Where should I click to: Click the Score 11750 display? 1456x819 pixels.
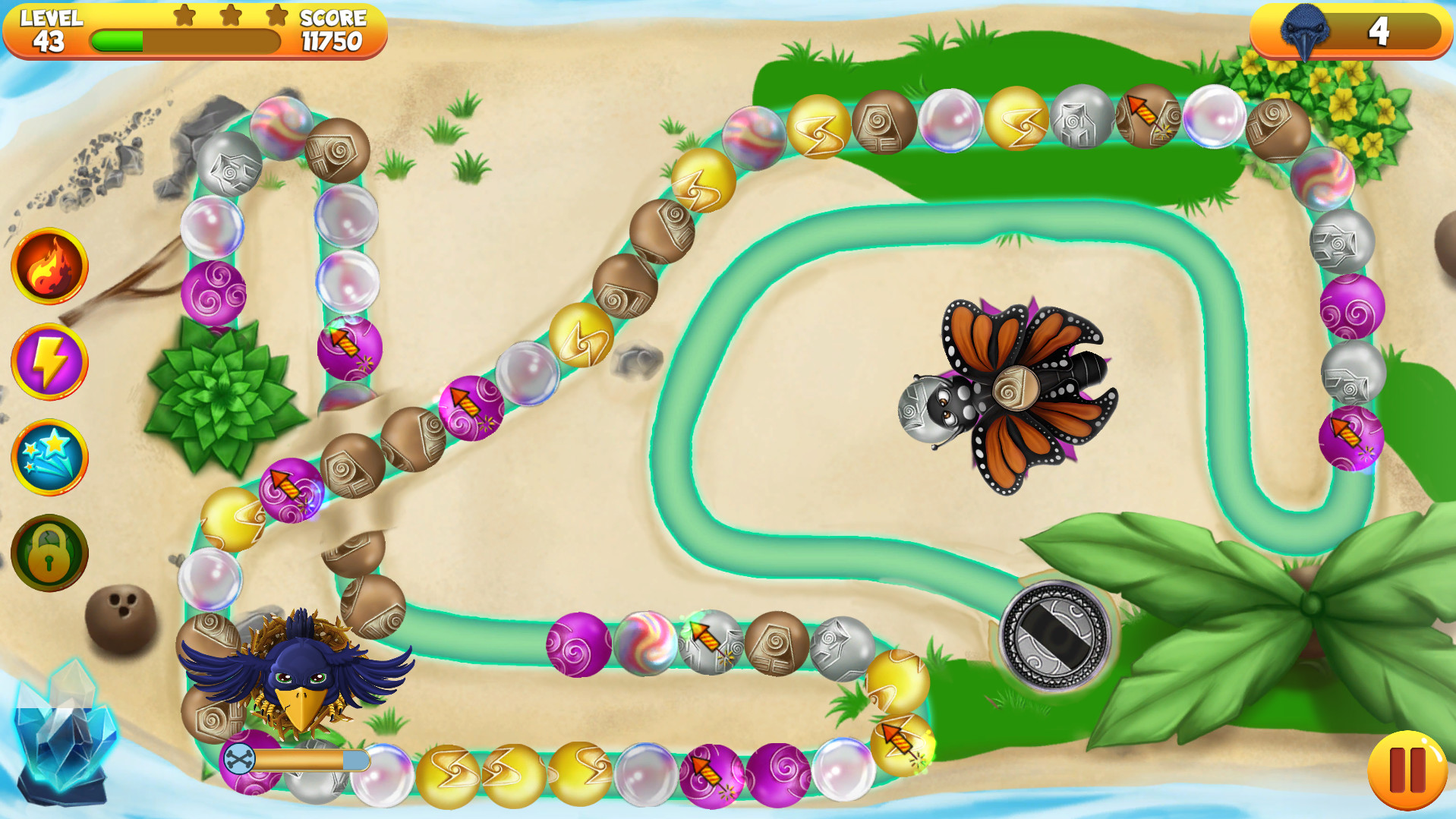(332, 30)
